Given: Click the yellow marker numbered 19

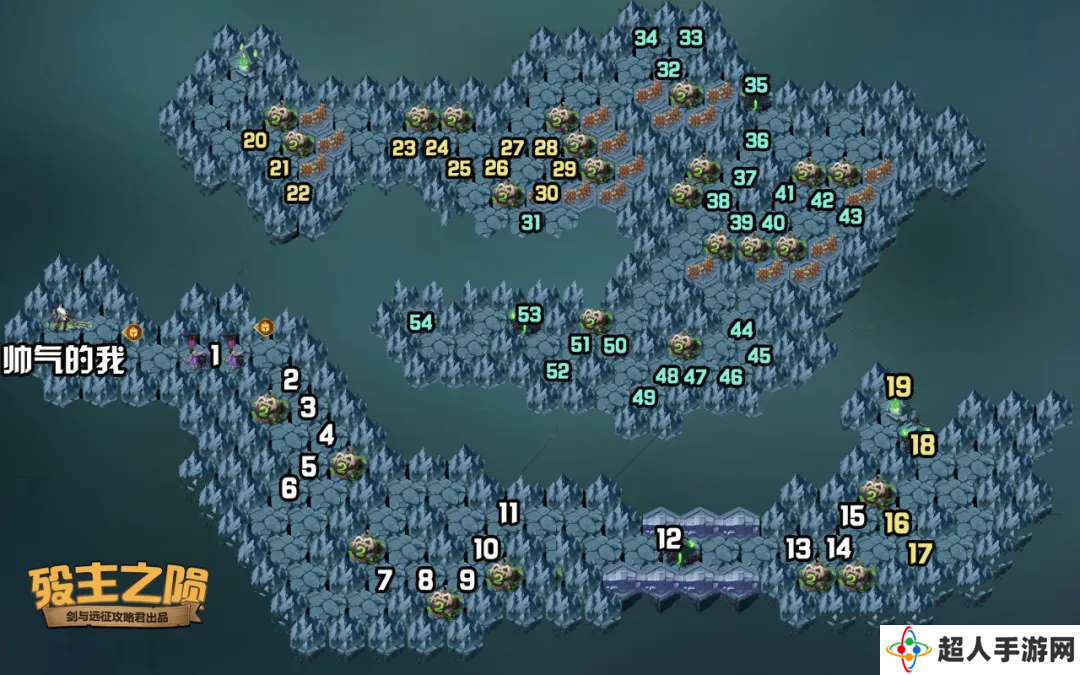Looking at the screenshot, I should [898, 386].
